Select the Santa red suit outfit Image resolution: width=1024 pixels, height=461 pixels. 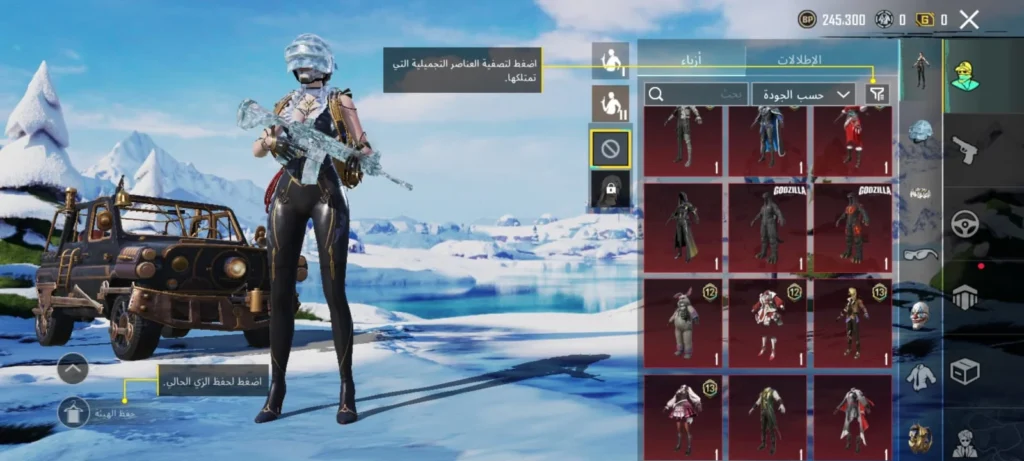coord(852,140)
